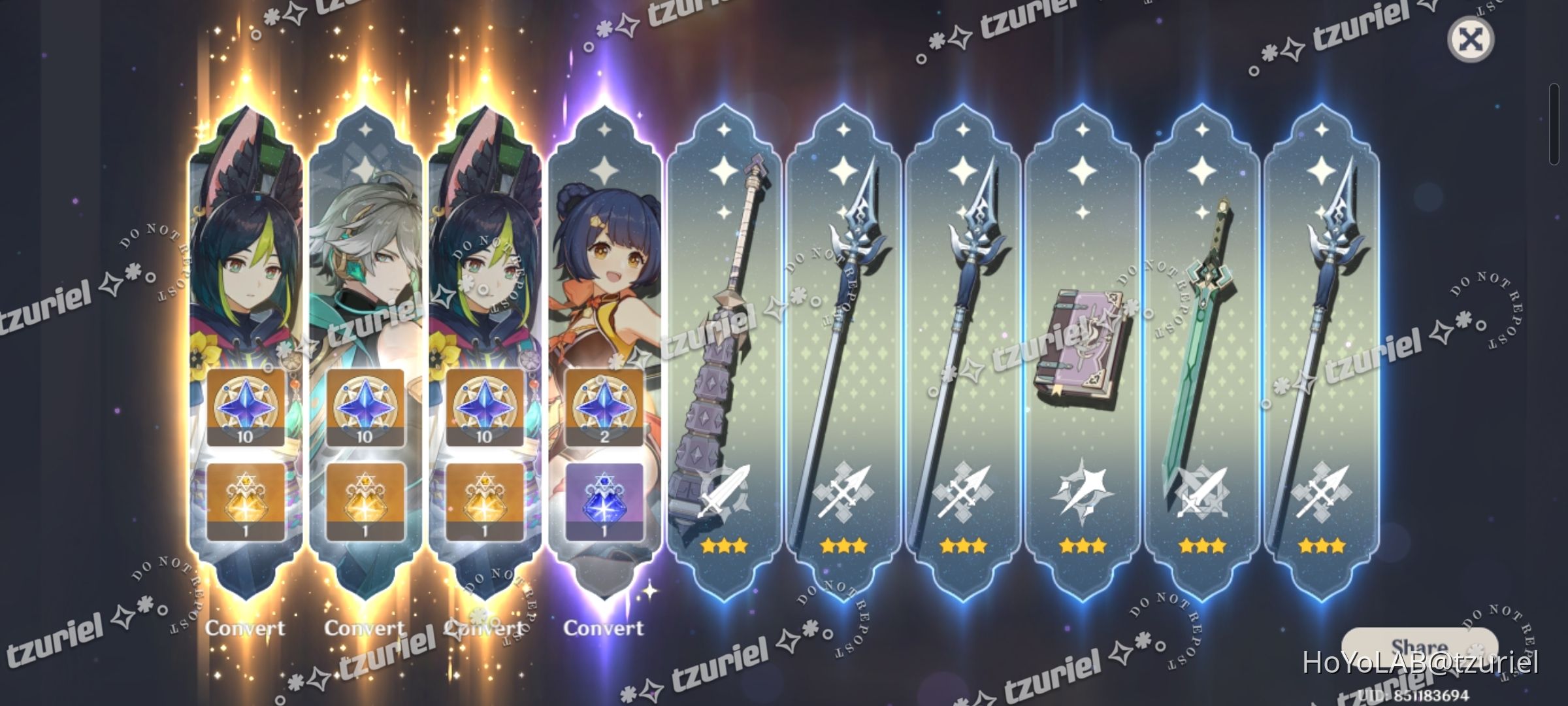Switch to Alhaitham's result card
1568x706 pixels.
pos(366,261)
